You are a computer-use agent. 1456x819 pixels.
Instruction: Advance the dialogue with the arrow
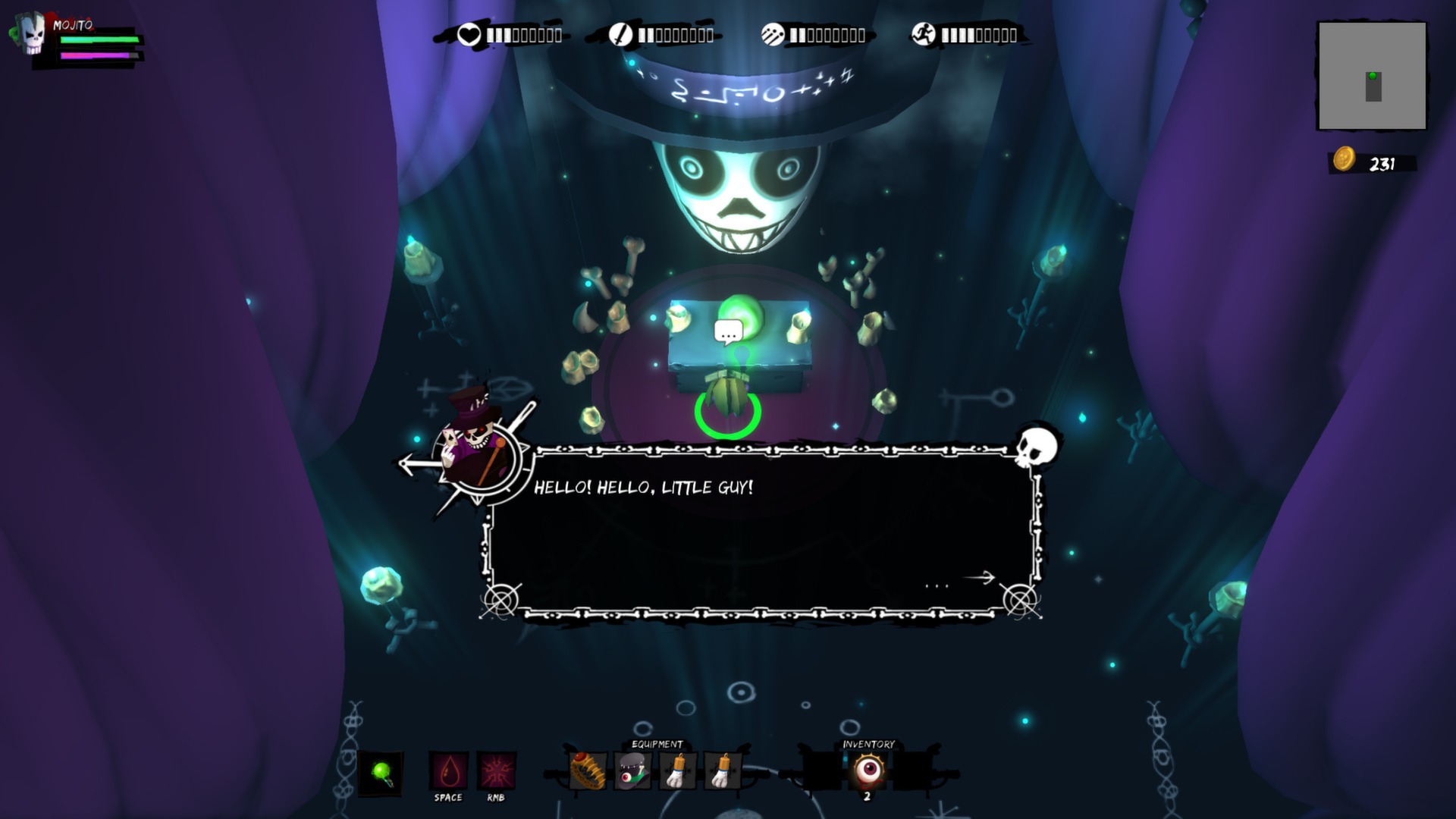click(977, 579)
